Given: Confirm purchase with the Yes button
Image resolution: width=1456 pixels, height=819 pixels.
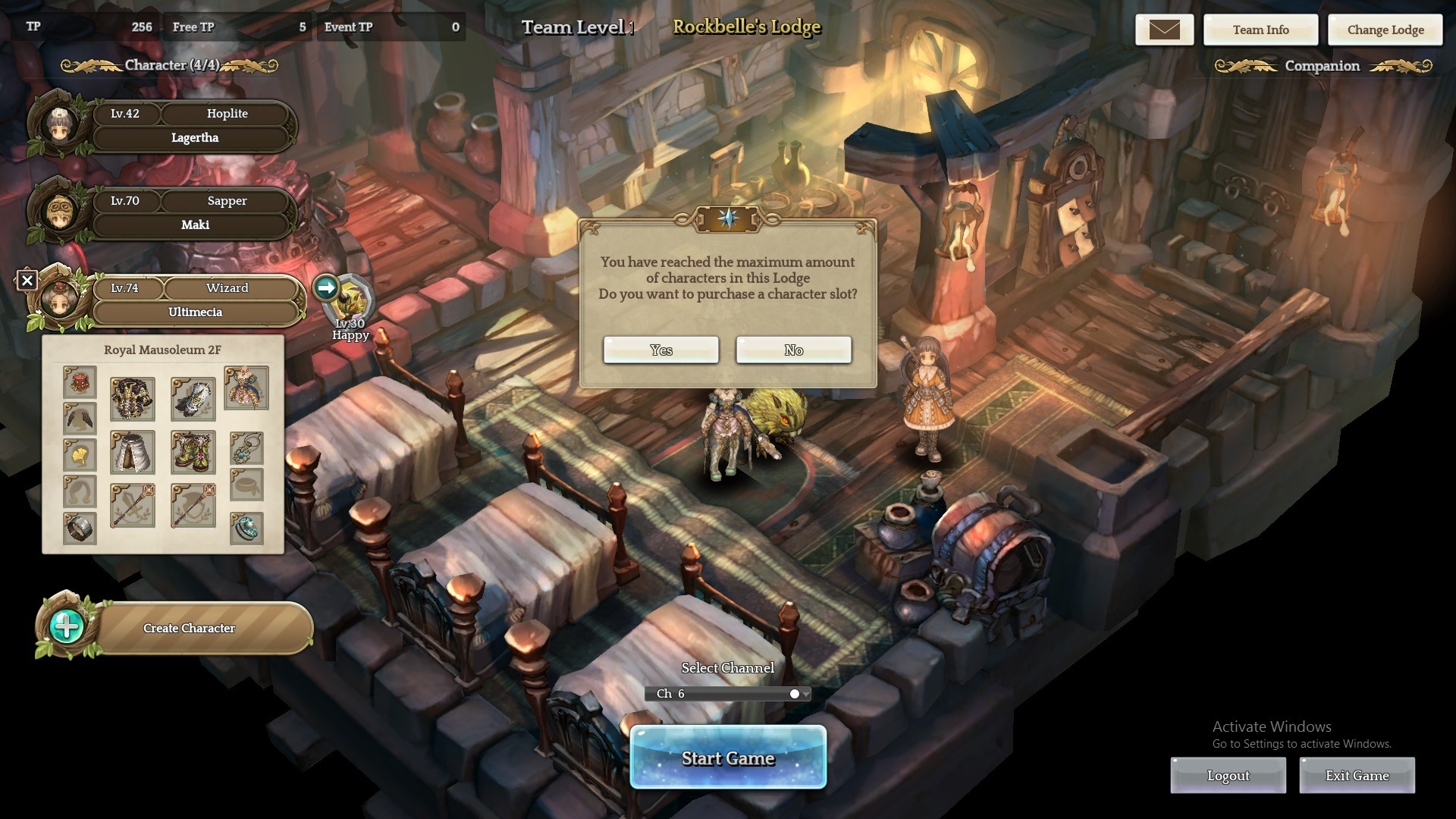Looking at the screenshot, I should [661, 350].
